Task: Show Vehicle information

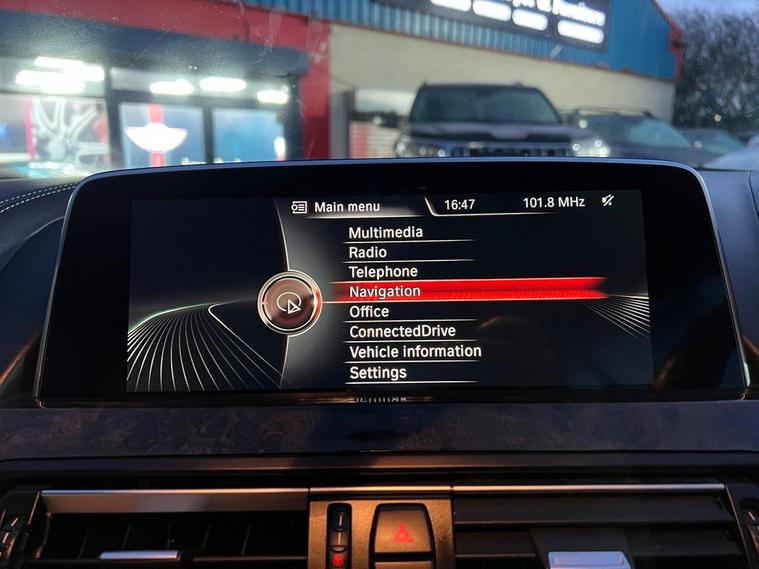Action: [x=414, y=352]
